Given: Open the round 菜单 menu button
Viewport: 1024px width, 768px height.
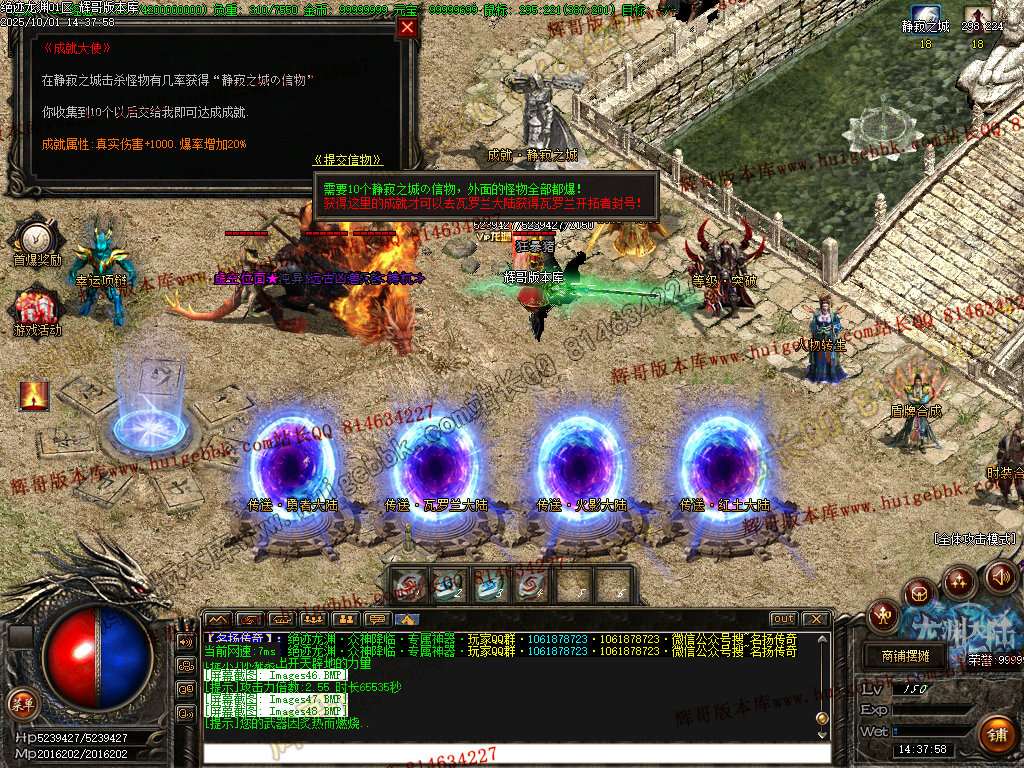Looking at the screenshot, I should 22,702.
